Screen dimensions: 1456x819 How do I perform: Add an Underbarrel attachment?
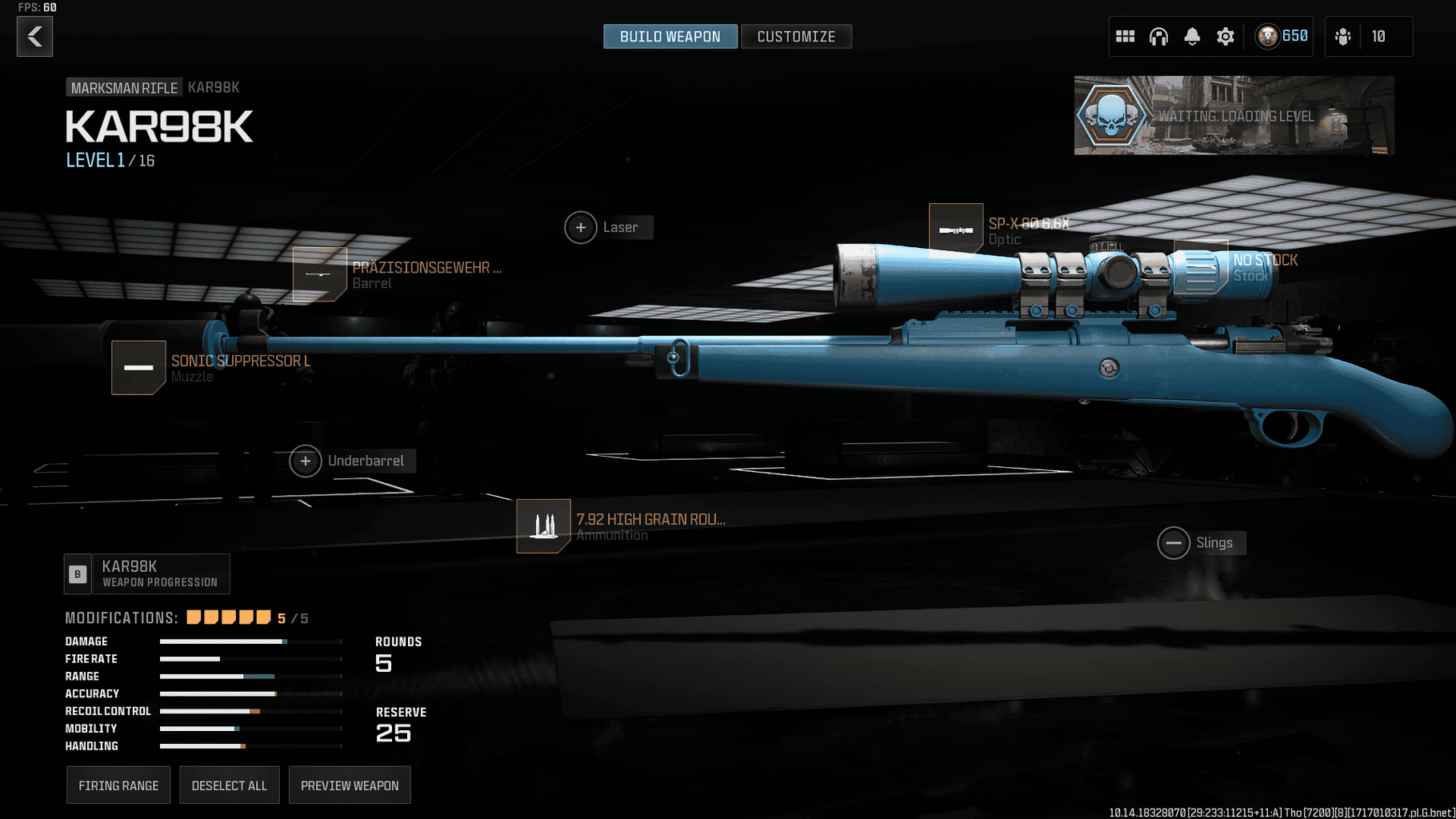306,461
